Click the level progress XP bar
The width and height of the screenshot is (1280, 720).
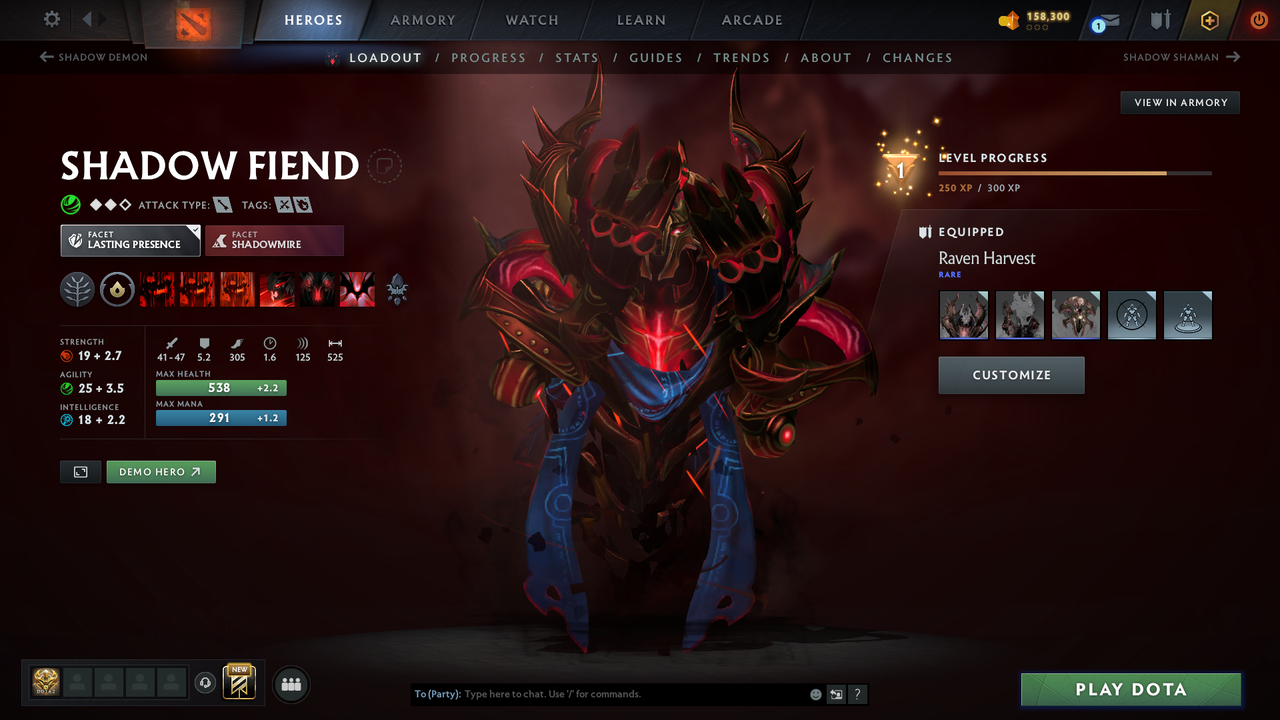pos(1075,172)
